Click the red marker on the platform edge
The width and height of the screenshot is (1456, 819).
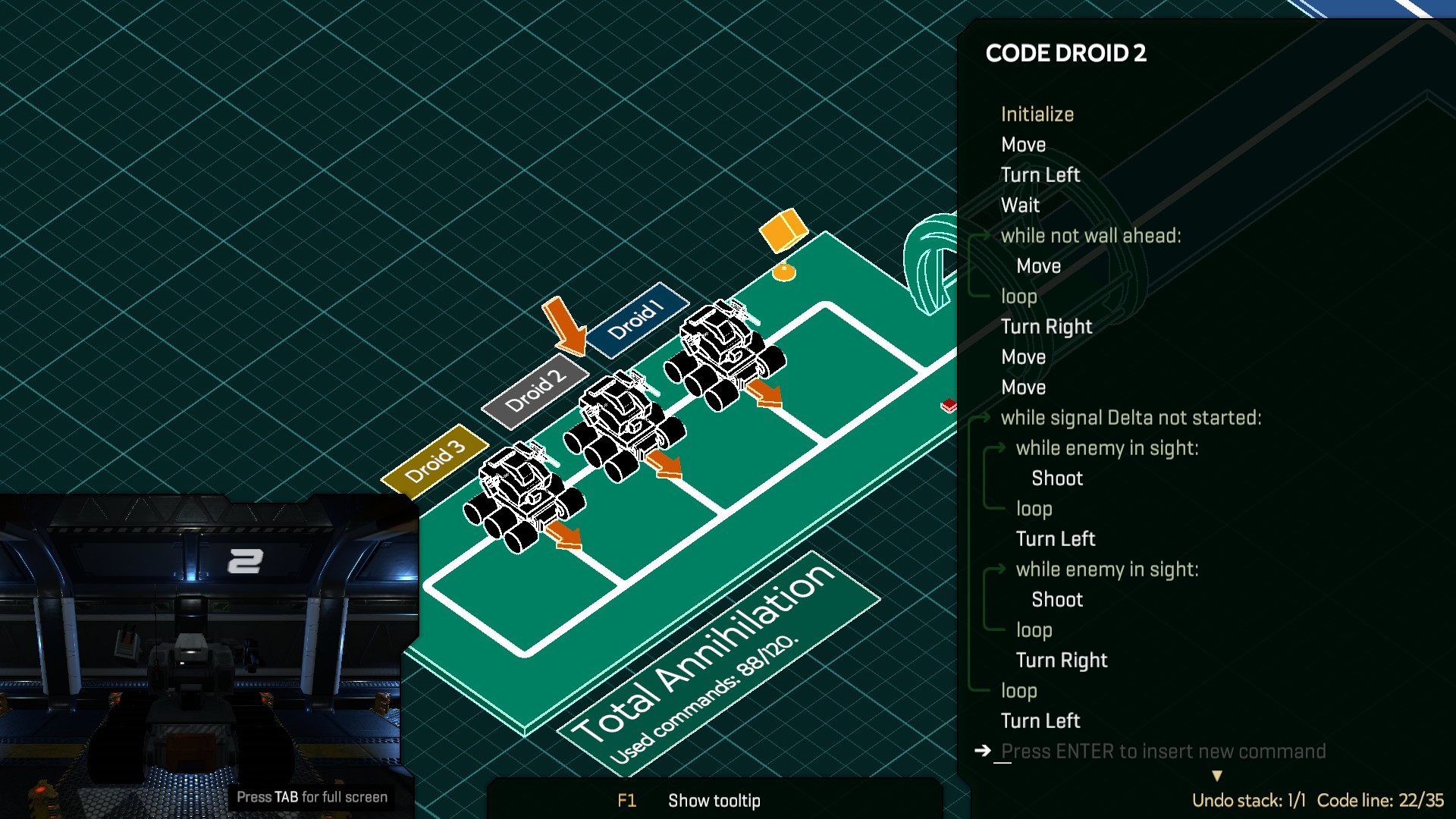click(x=948, y=405)
